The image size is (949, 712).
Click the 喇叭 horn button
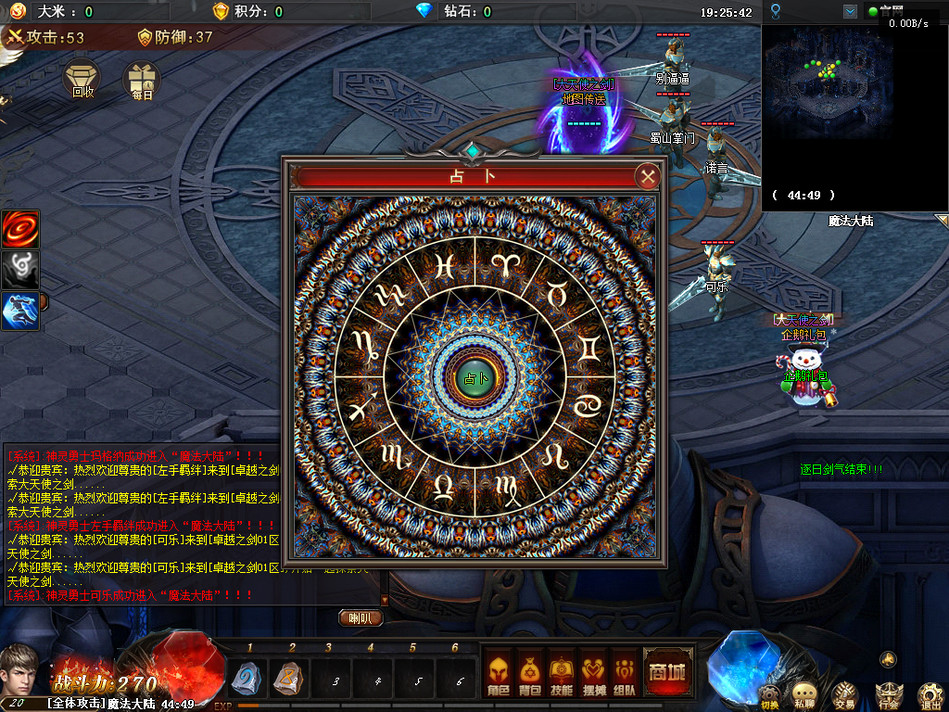coord(360,618)
